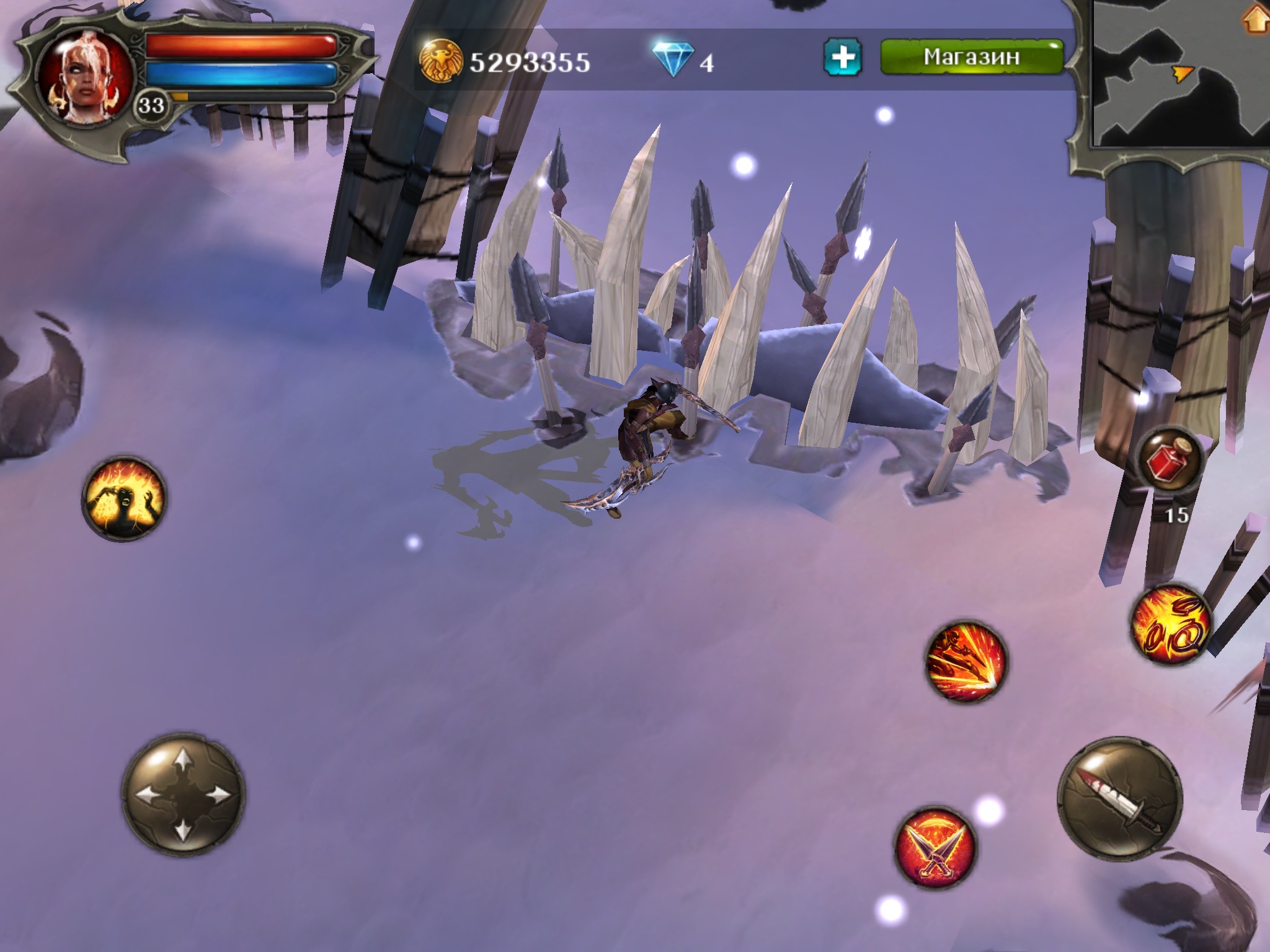Attack with the bloody dagger button
Image resolution: width=1270 pixels, height=952 pixels.
click(x=1119, y=798)
